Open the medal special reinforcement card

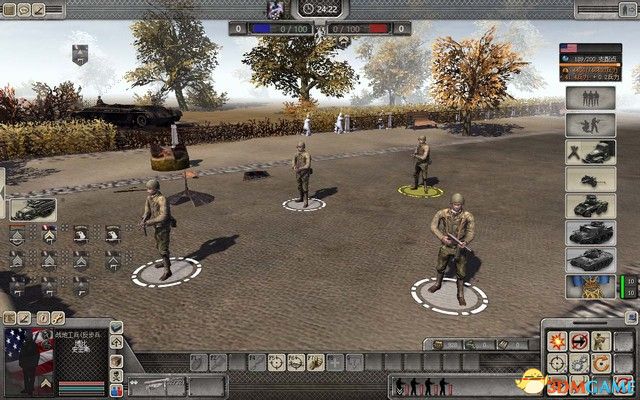(590, 288)
